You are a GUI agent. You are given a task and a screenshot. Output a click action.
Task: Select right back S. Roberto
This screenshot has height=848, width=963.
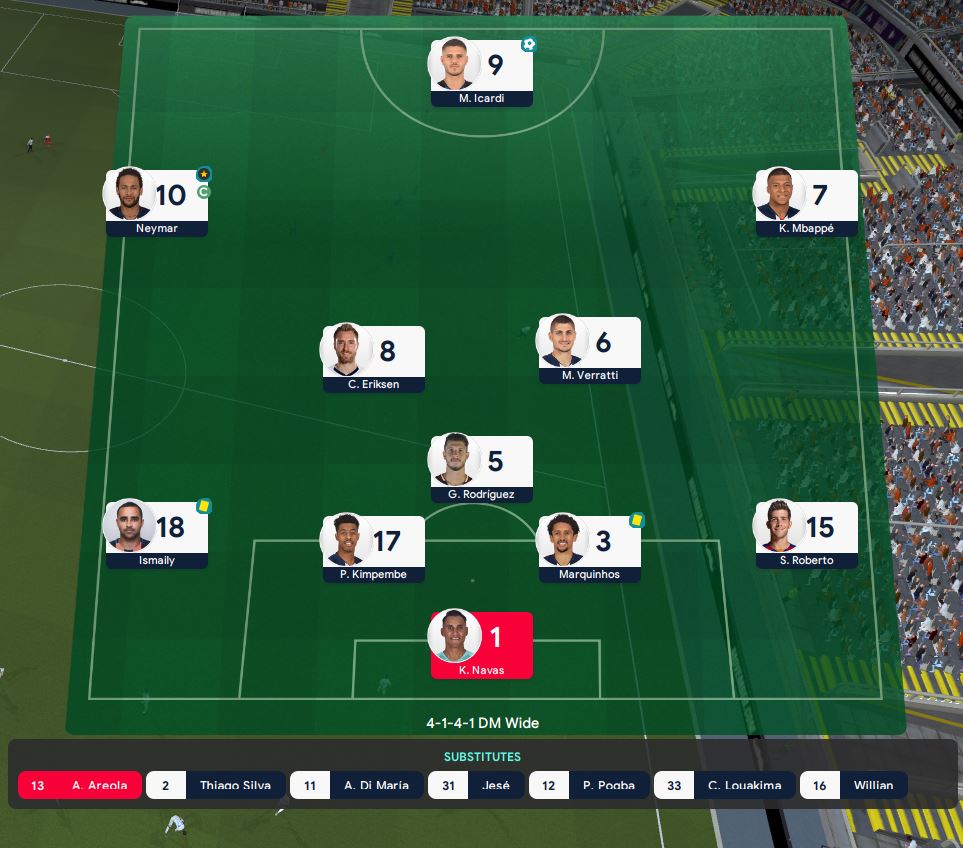click(806, 534)
